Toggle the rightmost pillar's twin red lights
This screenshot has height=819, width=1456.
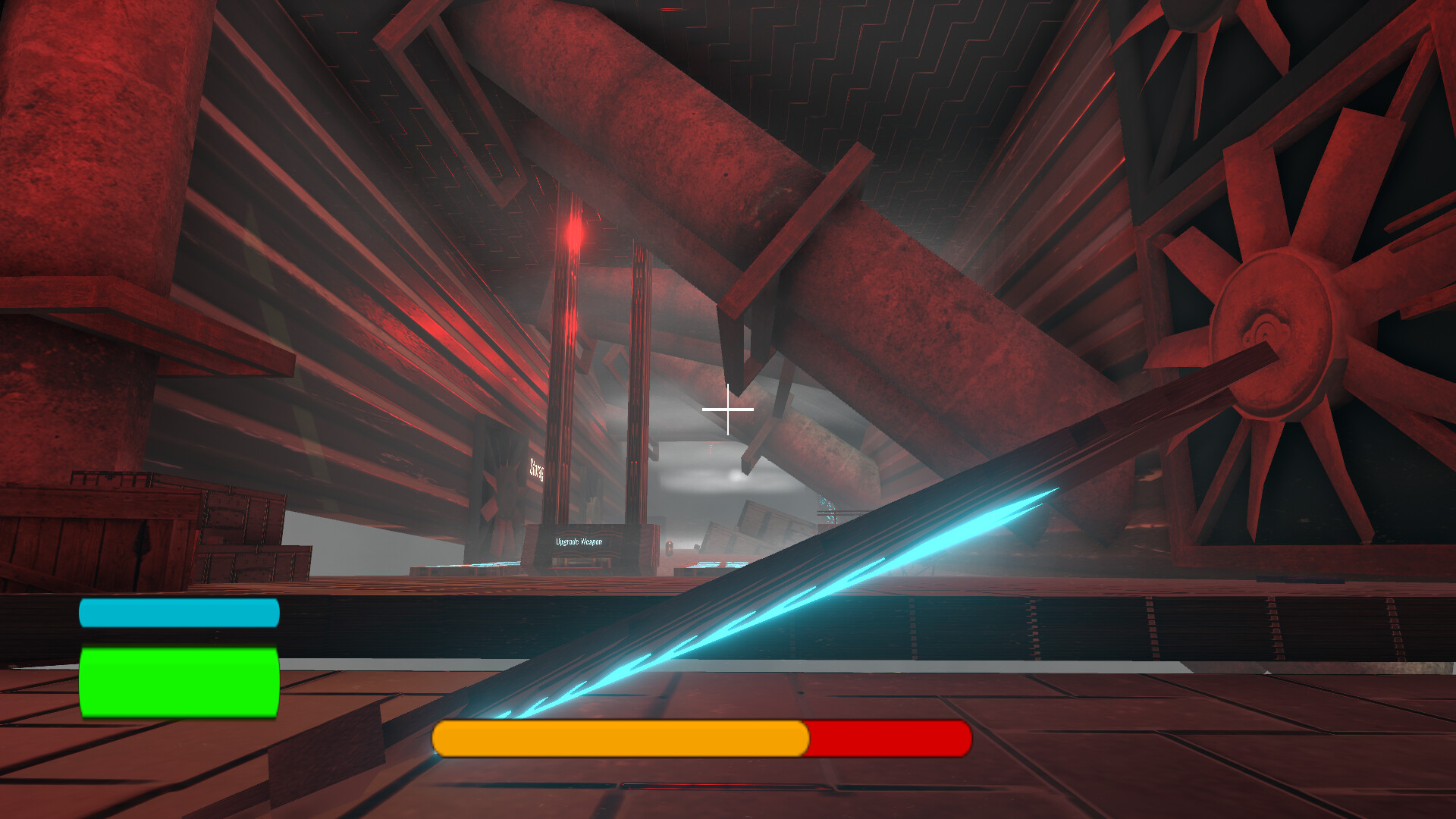[x=633, y=462]
